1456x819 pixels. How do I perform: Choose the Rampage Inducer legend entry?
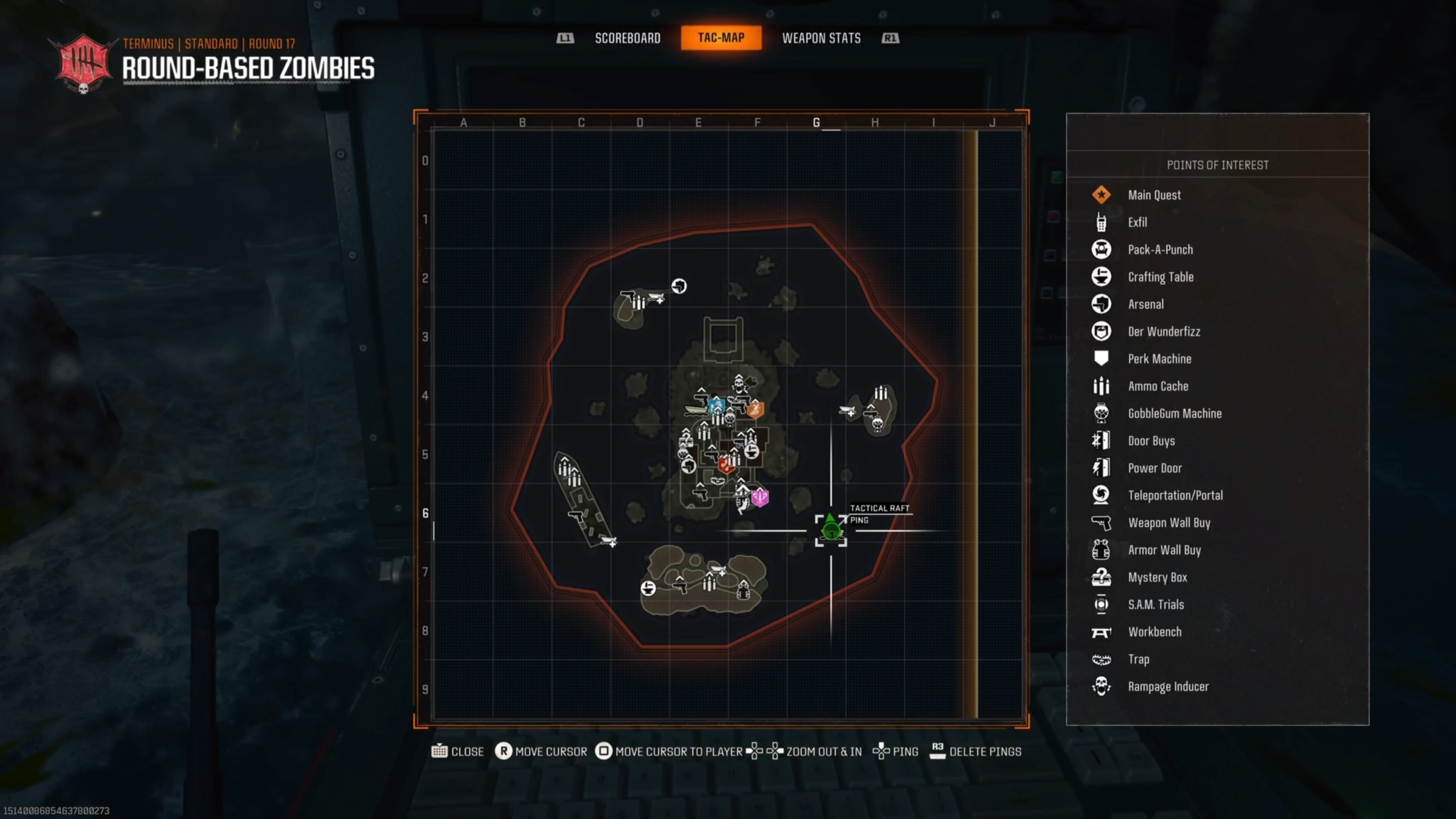point(1168,686)
